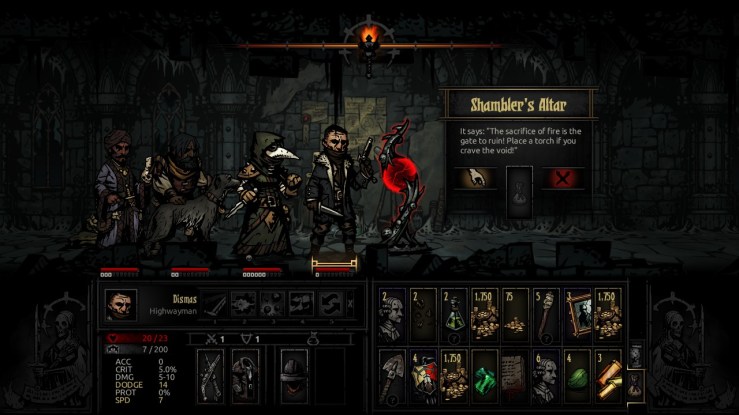Choose the rolled scroll deed stack
The width and height of the screenshot is (739, 415).
[609, 372]
